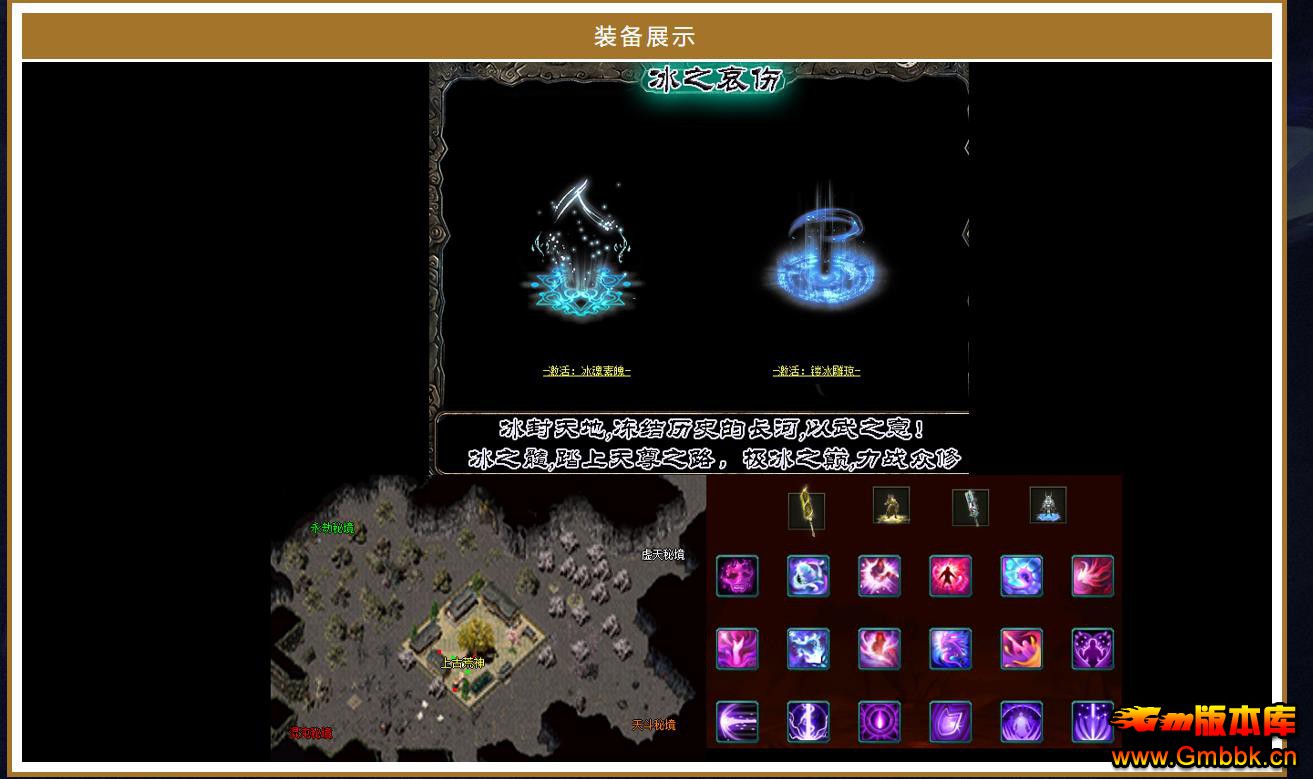
Task: Select the white armored figure equipment slot
Action: [1048, 506]
